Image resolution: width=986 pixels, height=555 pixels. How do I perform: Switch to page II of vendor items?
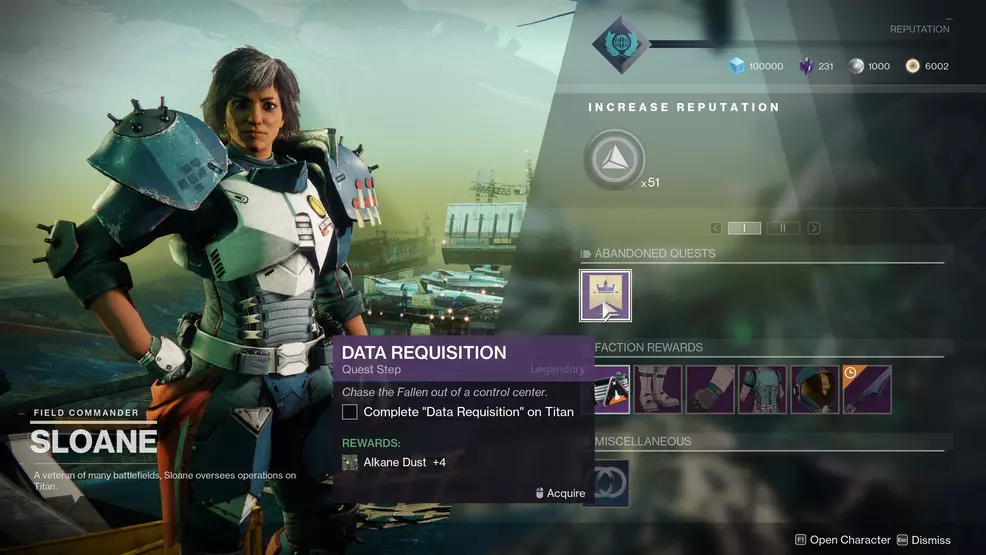pyautogui.click(x=782, y=228)
